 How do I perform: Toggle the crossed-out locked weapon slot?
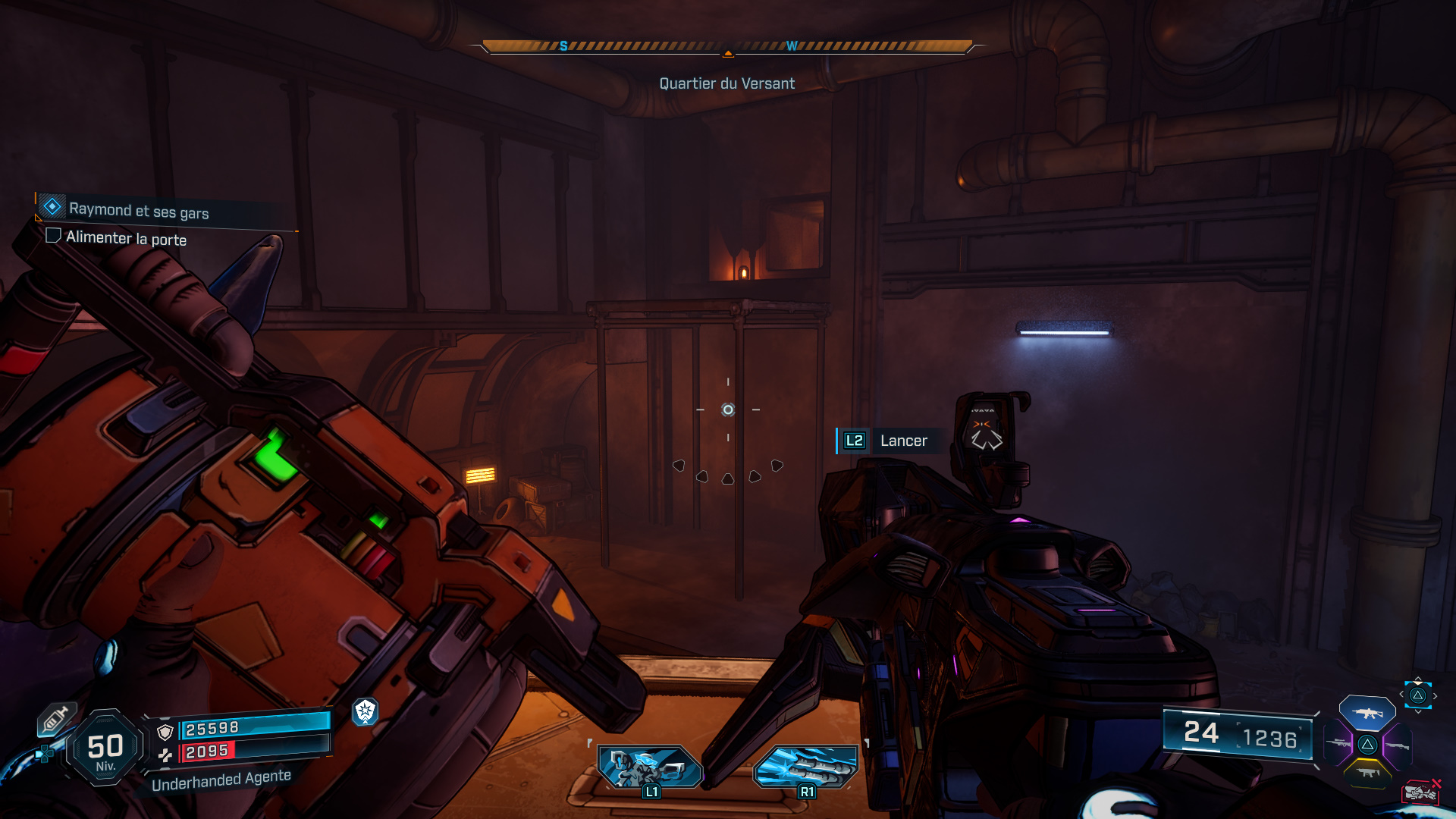[x=1422, y=792]
